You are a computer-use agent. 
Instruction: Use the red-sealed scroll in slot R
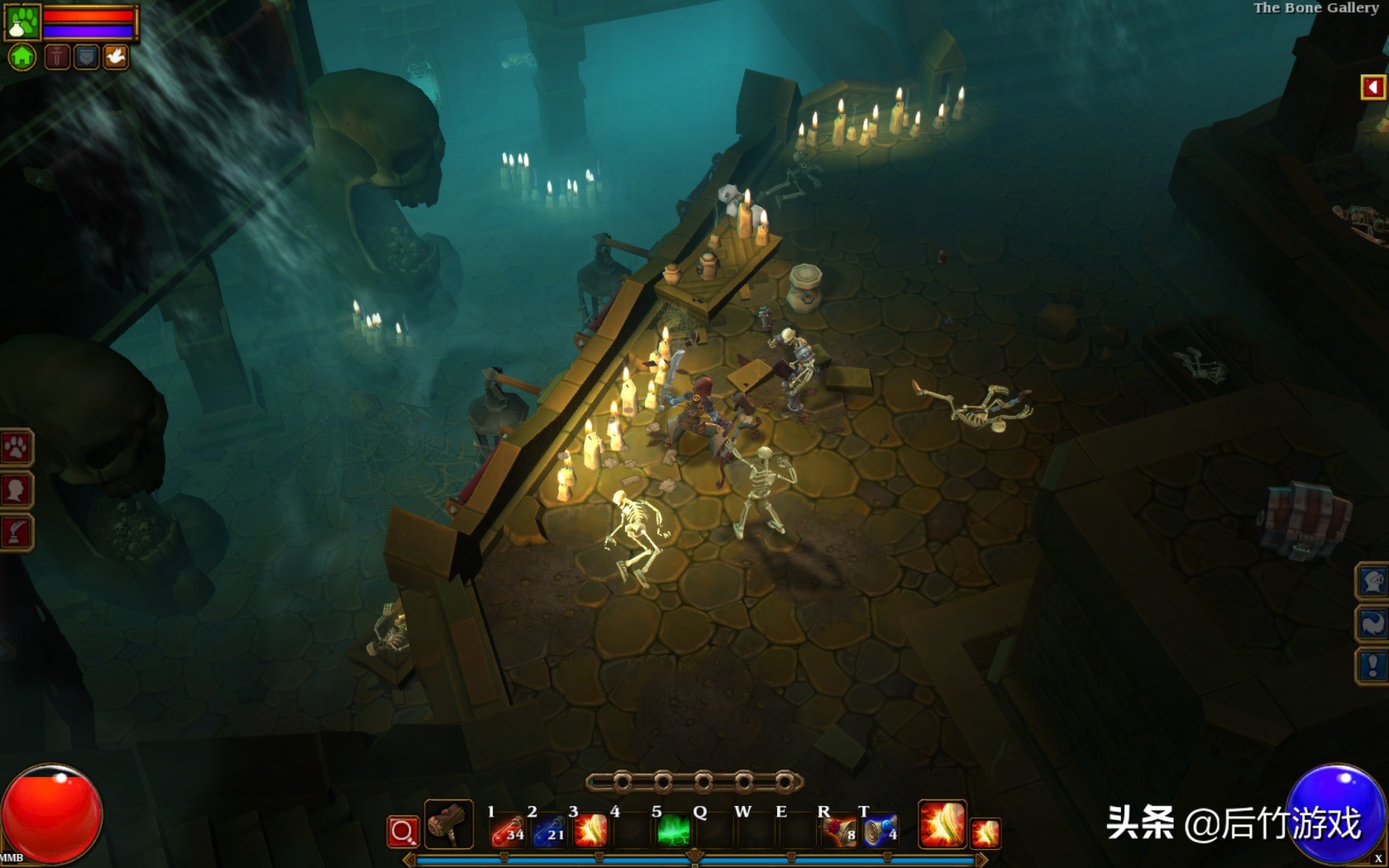[x=839, y=830]
